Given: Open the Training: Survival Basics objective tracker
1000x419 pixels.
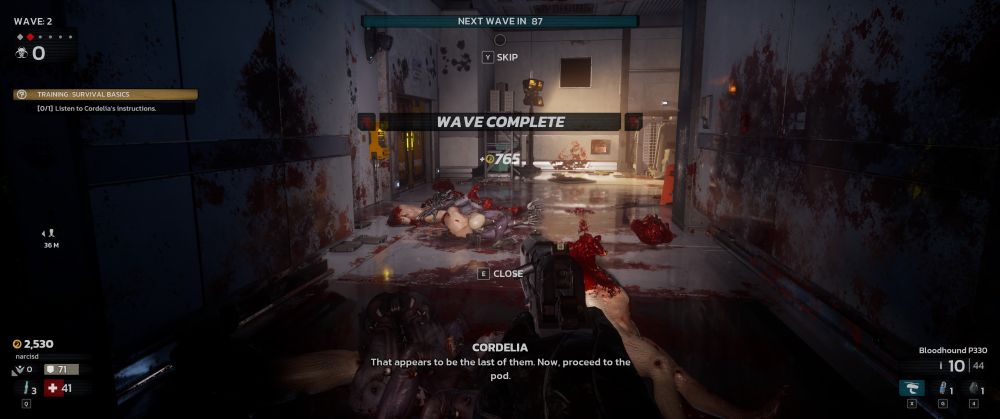Looking at the screenshot, I should pyautogui.click(x=105, y=95).
